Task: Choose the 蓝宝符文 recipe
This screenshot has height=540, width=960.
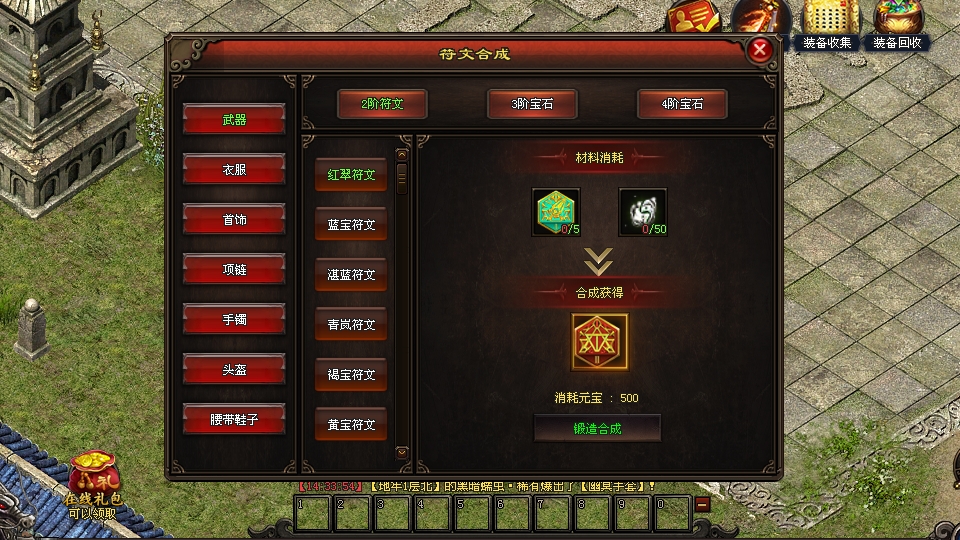Action: [351, 224]
